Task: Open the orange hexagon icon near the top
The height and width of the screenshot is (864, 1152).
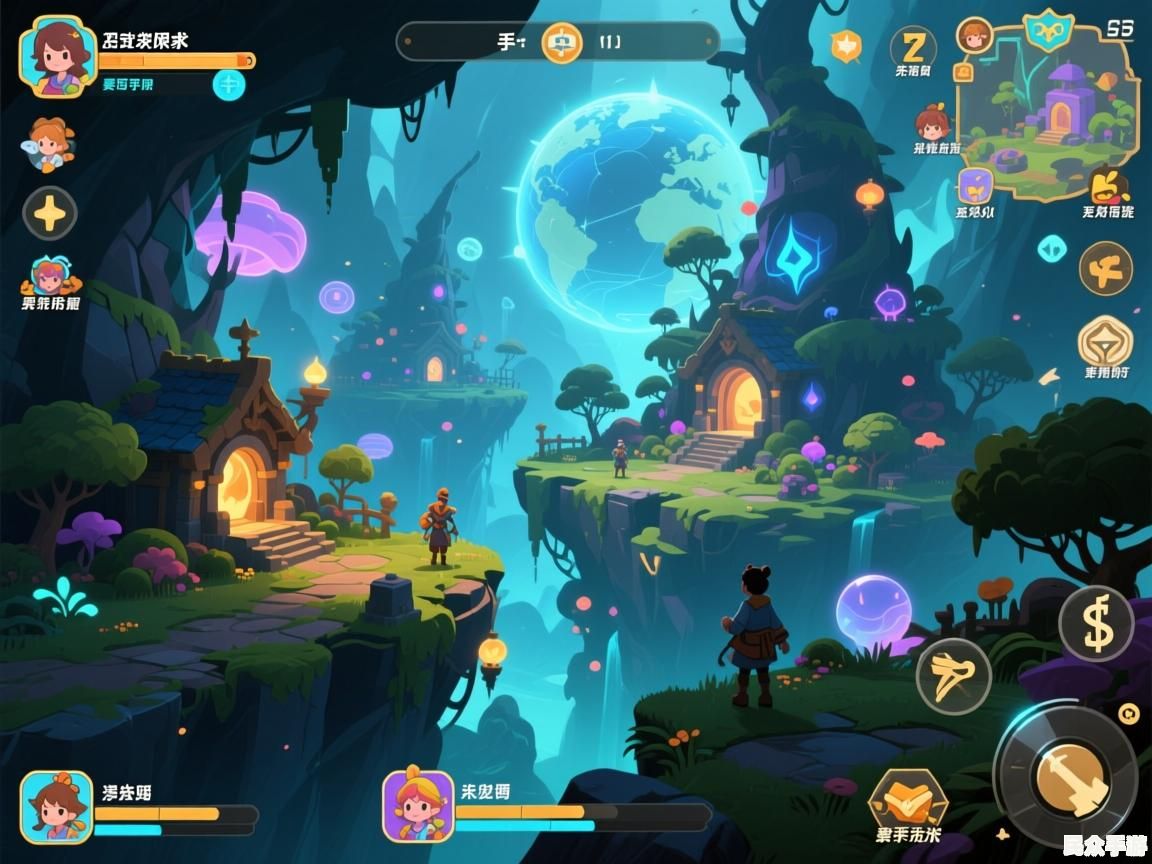Action: click(x=846, y=45)
